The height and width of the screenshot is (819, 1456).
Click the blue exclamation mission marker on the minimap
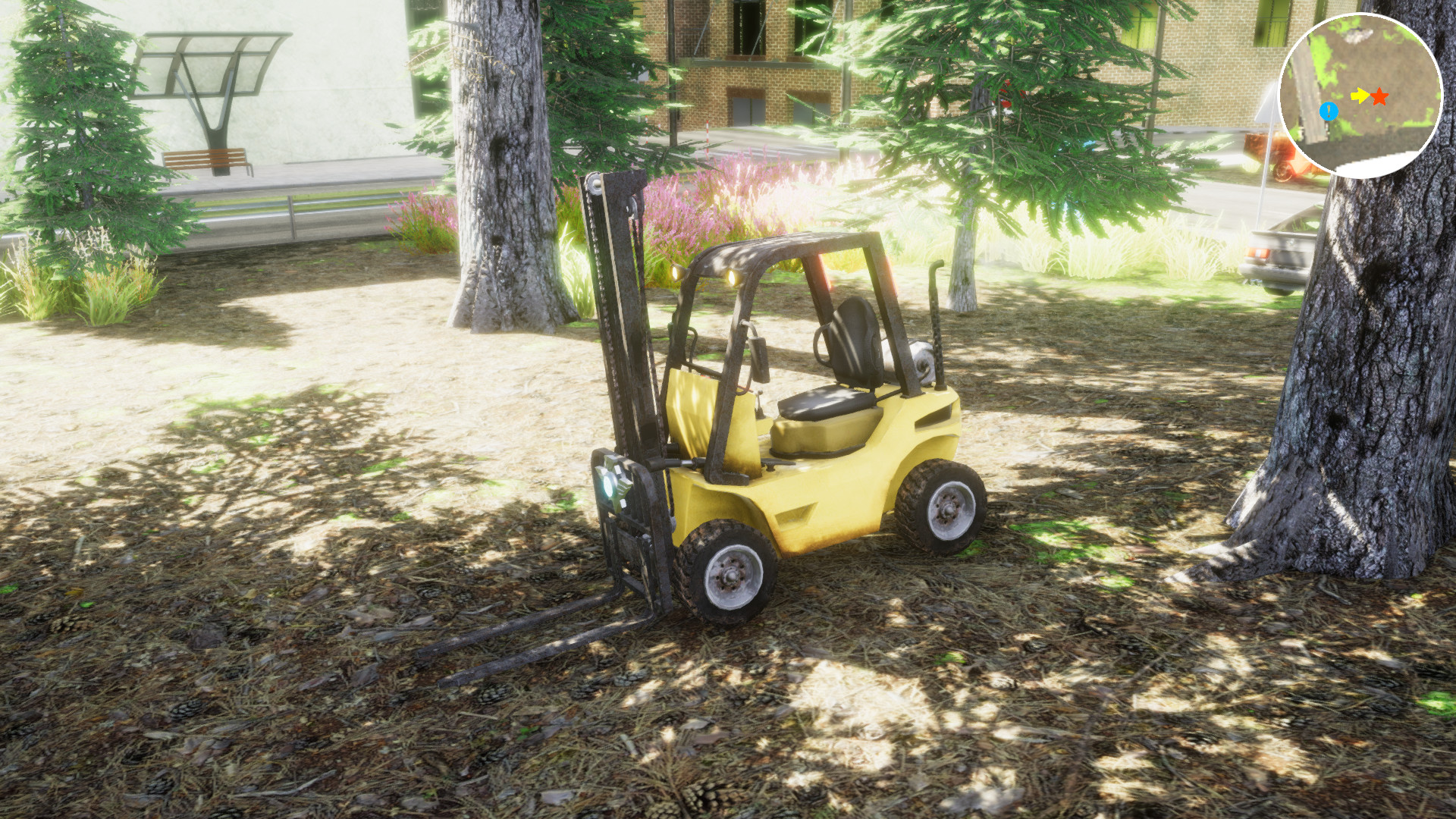1328,111
